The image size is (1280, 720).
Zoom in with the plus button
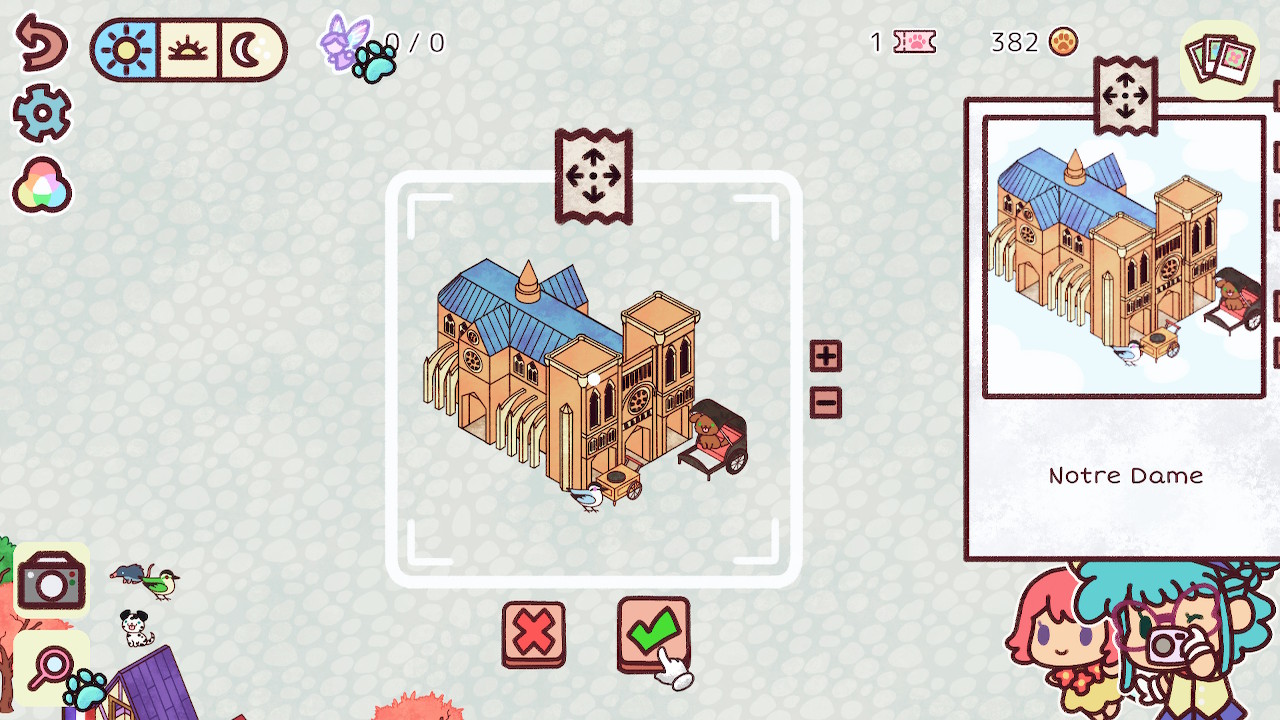click(825, 357)
